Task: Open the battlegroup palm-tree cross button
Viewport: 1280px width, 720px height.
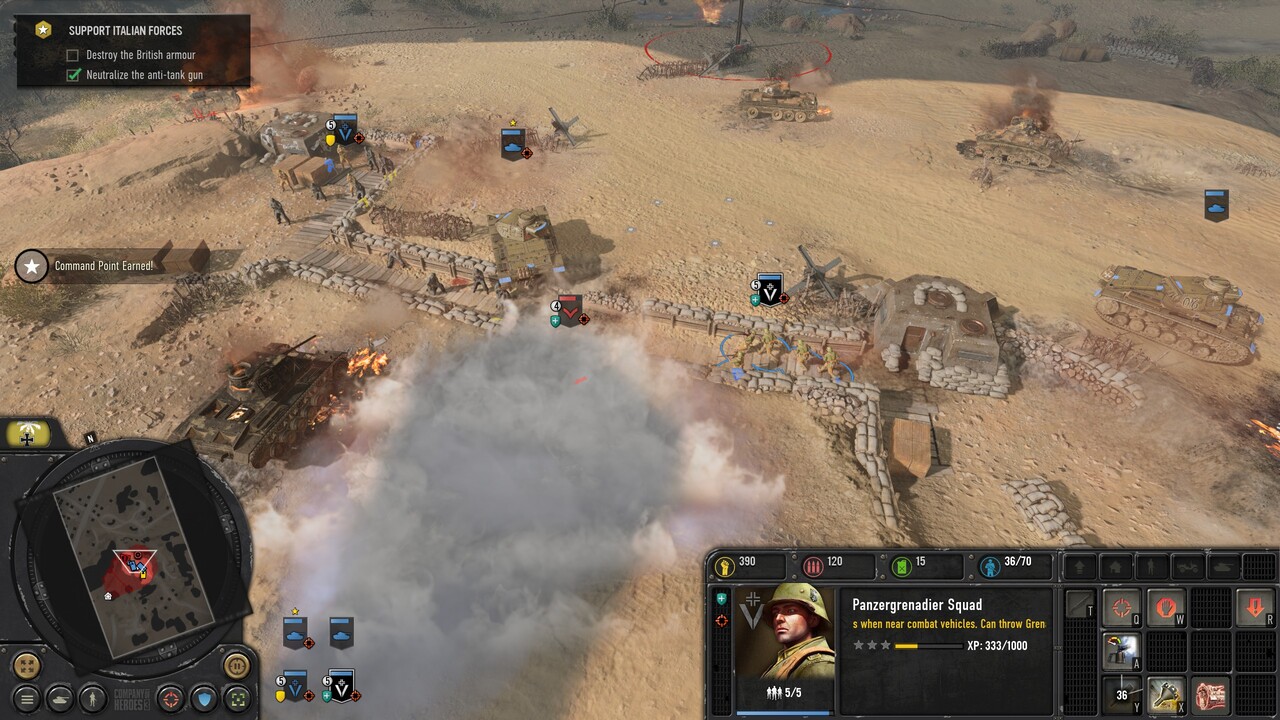Action: click(x=28, y=434)
